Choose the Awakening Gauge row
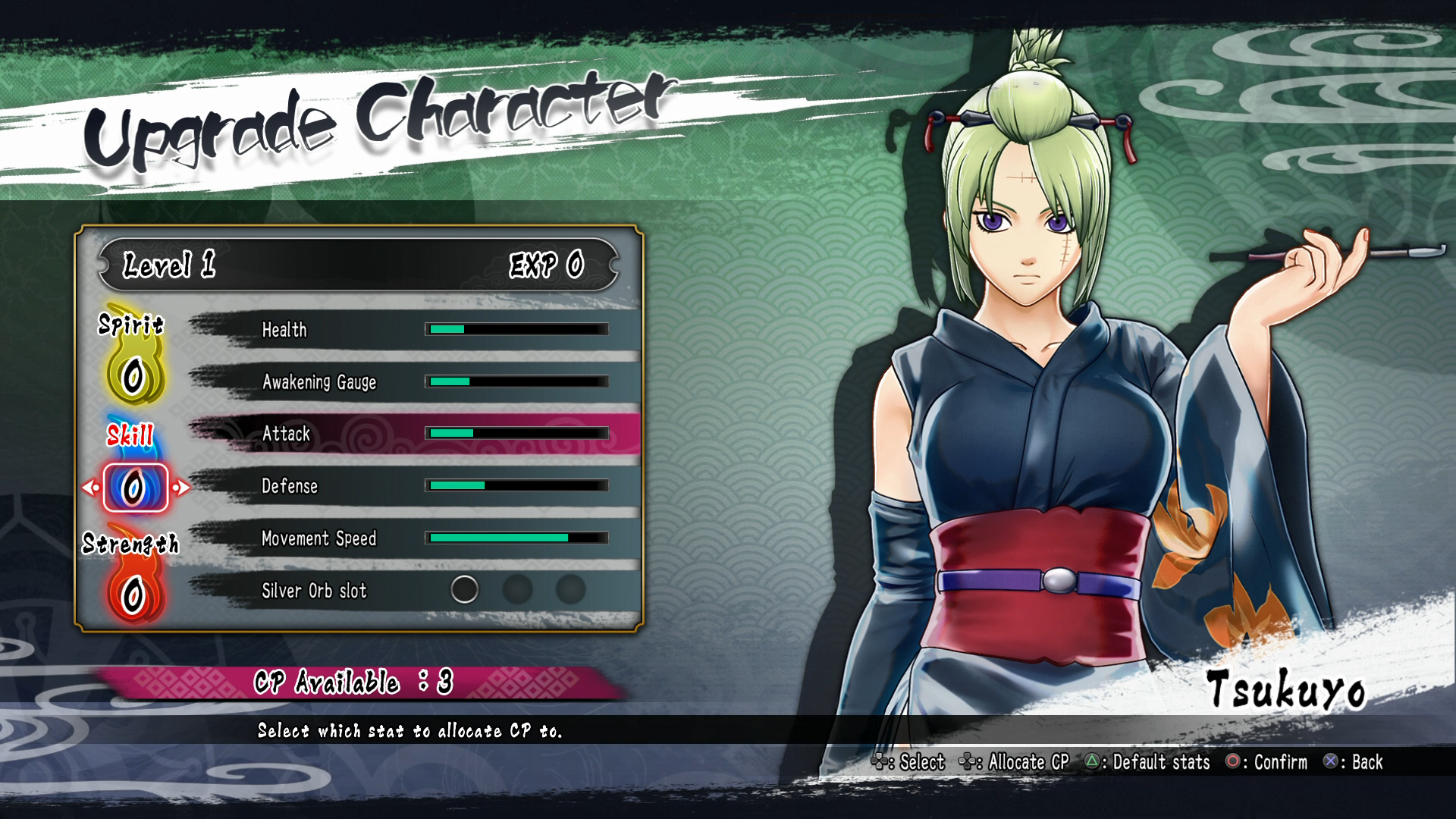Image resolution: width=1456 pixels, height=819 pixels. click(x=413, y=382)
